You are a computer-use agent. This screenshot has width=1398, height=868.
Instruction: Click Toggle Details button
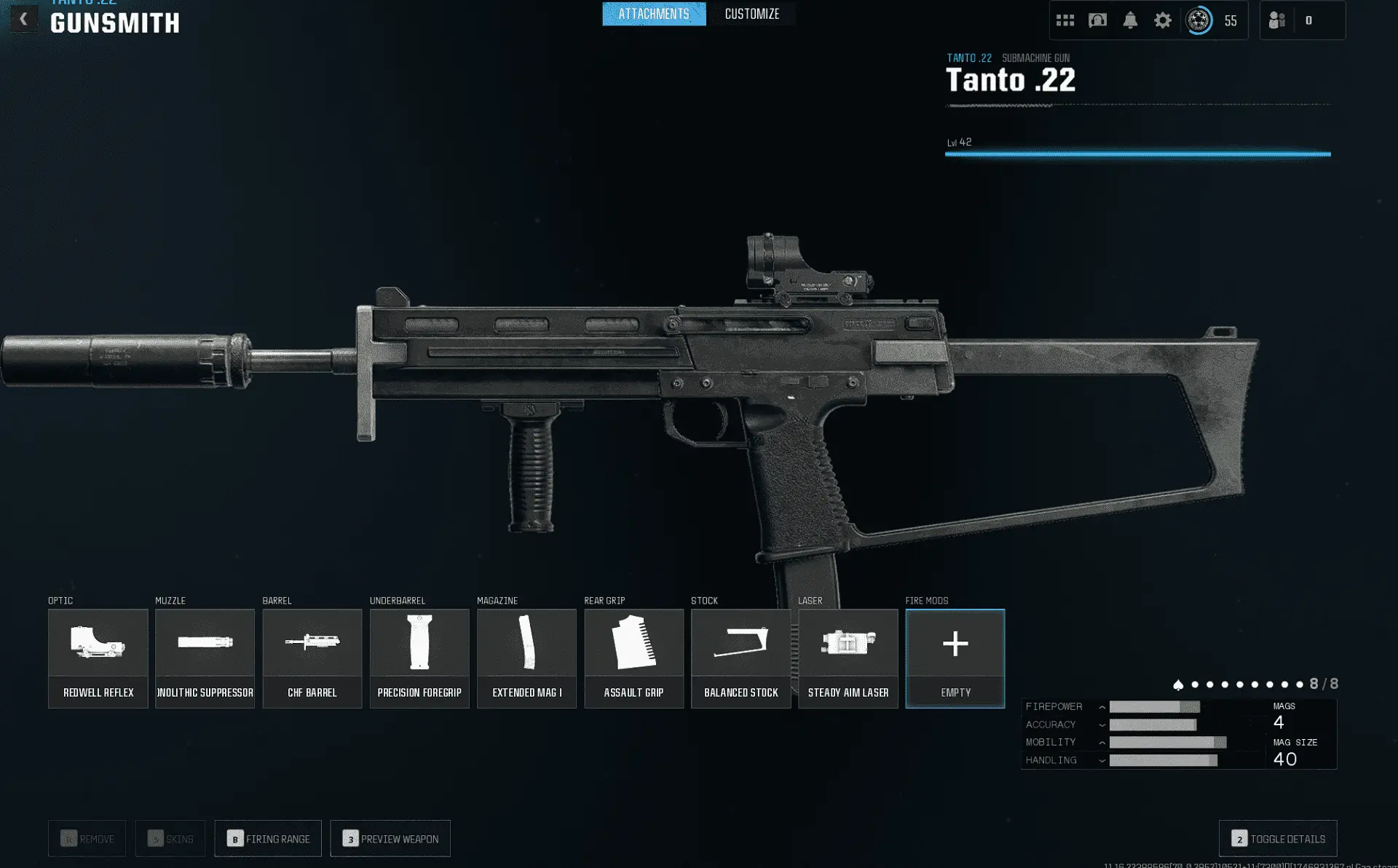[x=1278, y=839]
